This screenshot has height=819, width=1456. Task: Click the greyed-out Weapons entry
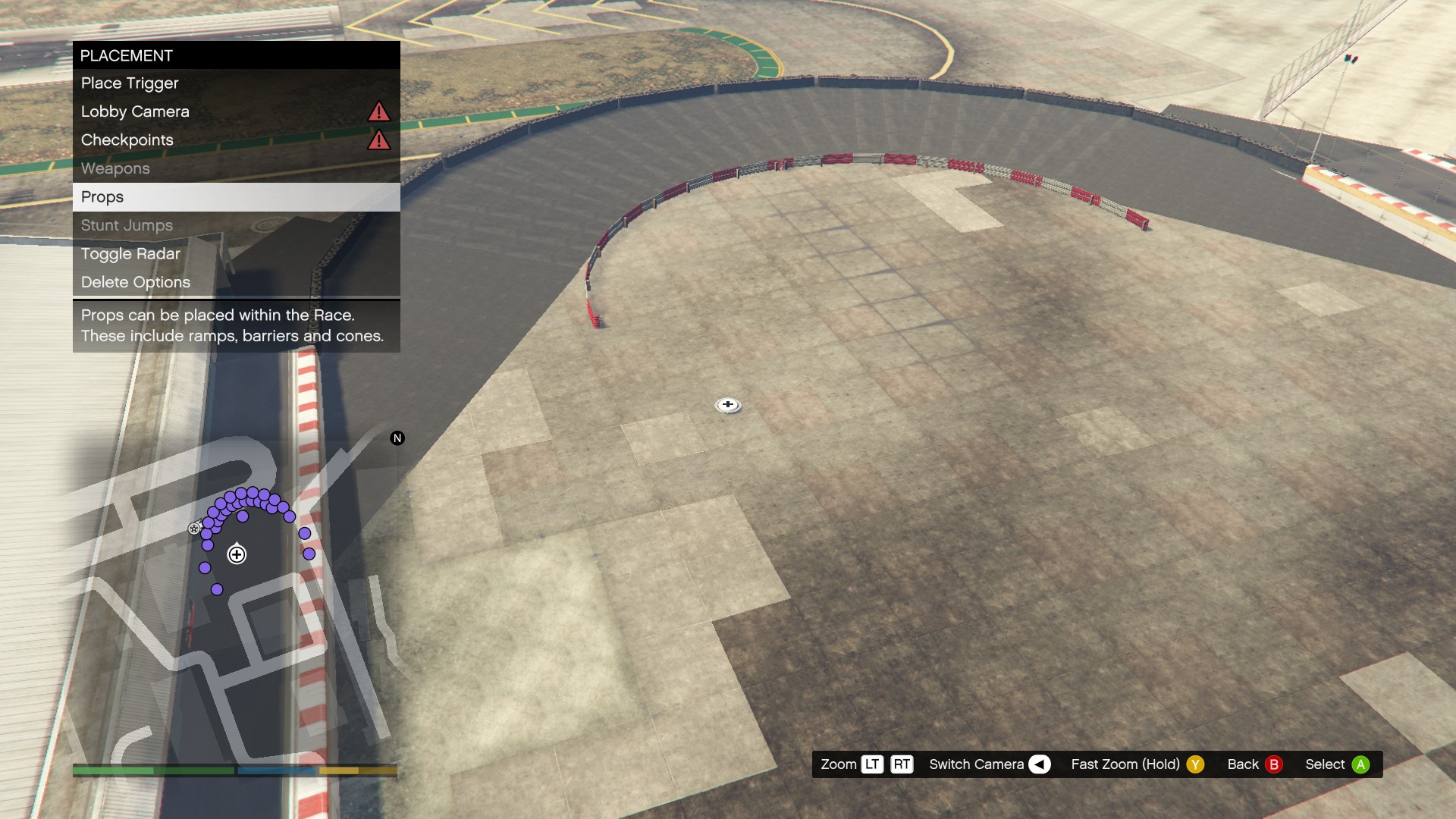tap(236, 168)
